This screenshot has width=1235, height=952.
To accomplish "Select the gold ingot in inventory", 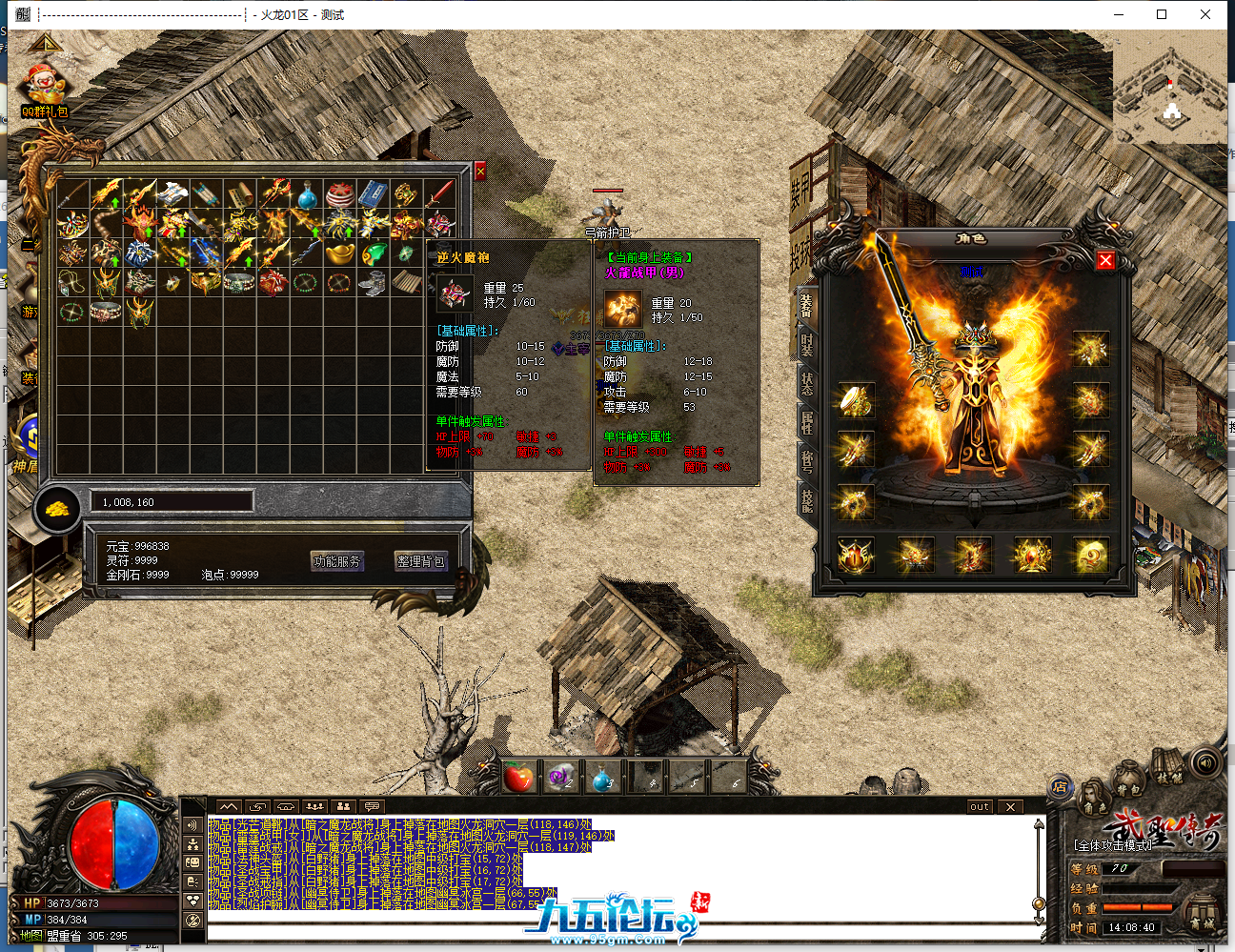I will coord(340,253).
